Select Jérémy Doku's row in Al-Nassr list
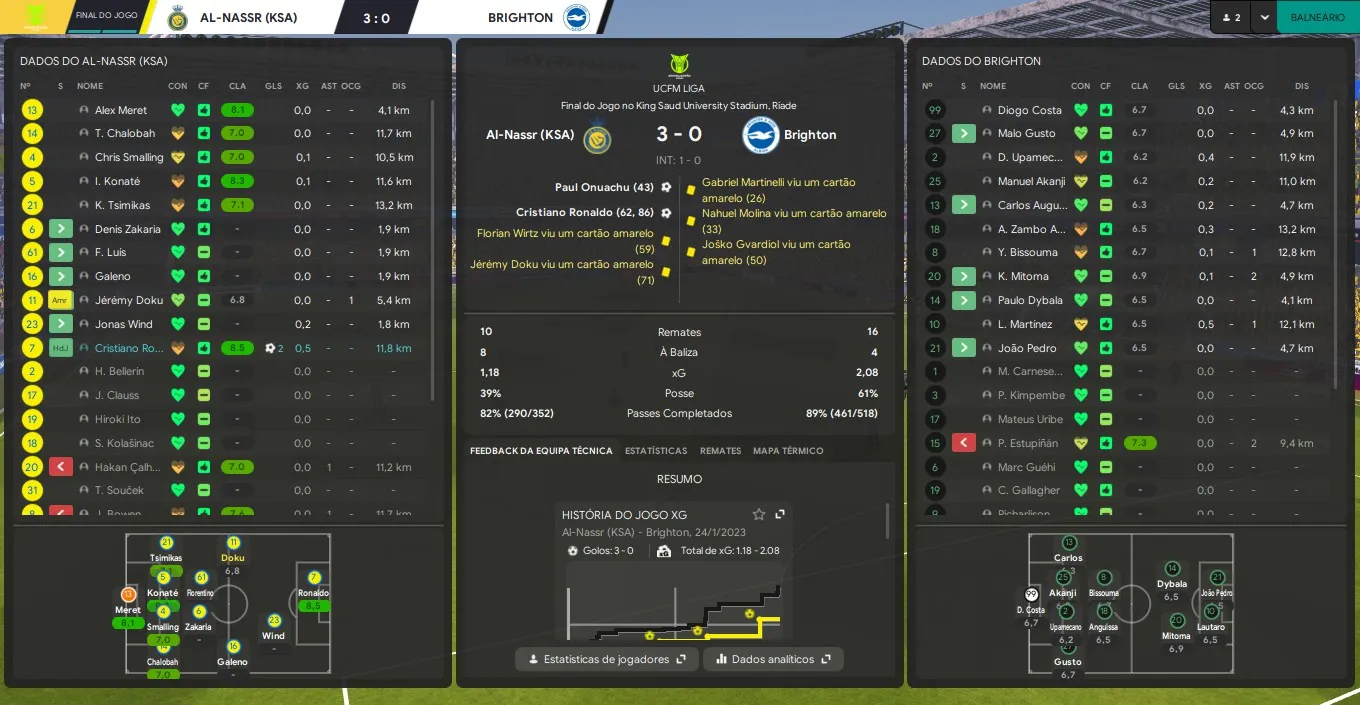Screen dimensions: 1360x705 [128, 300]
